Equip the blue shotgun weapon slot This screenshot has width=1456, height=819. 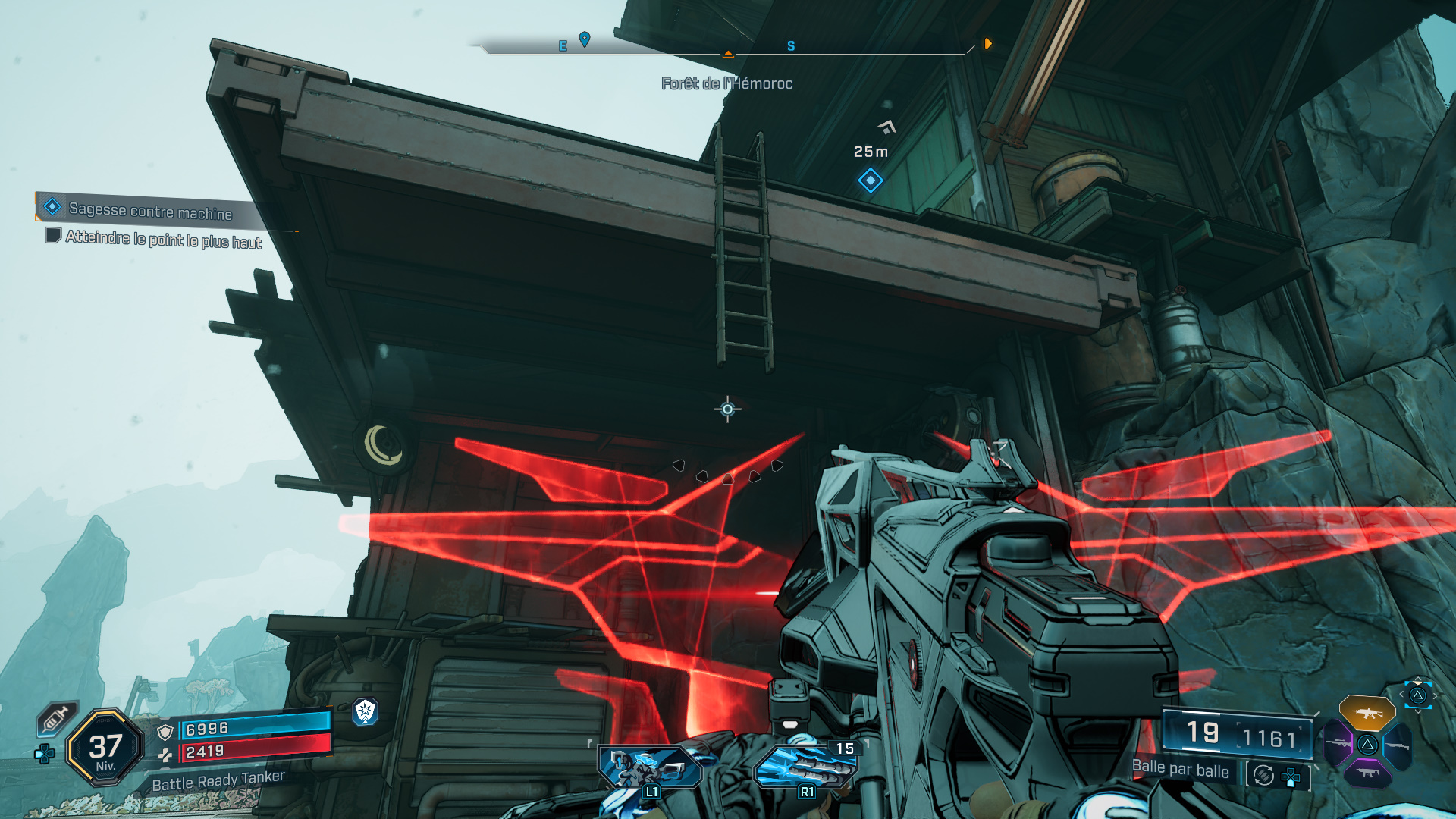tap(1397, 745)
